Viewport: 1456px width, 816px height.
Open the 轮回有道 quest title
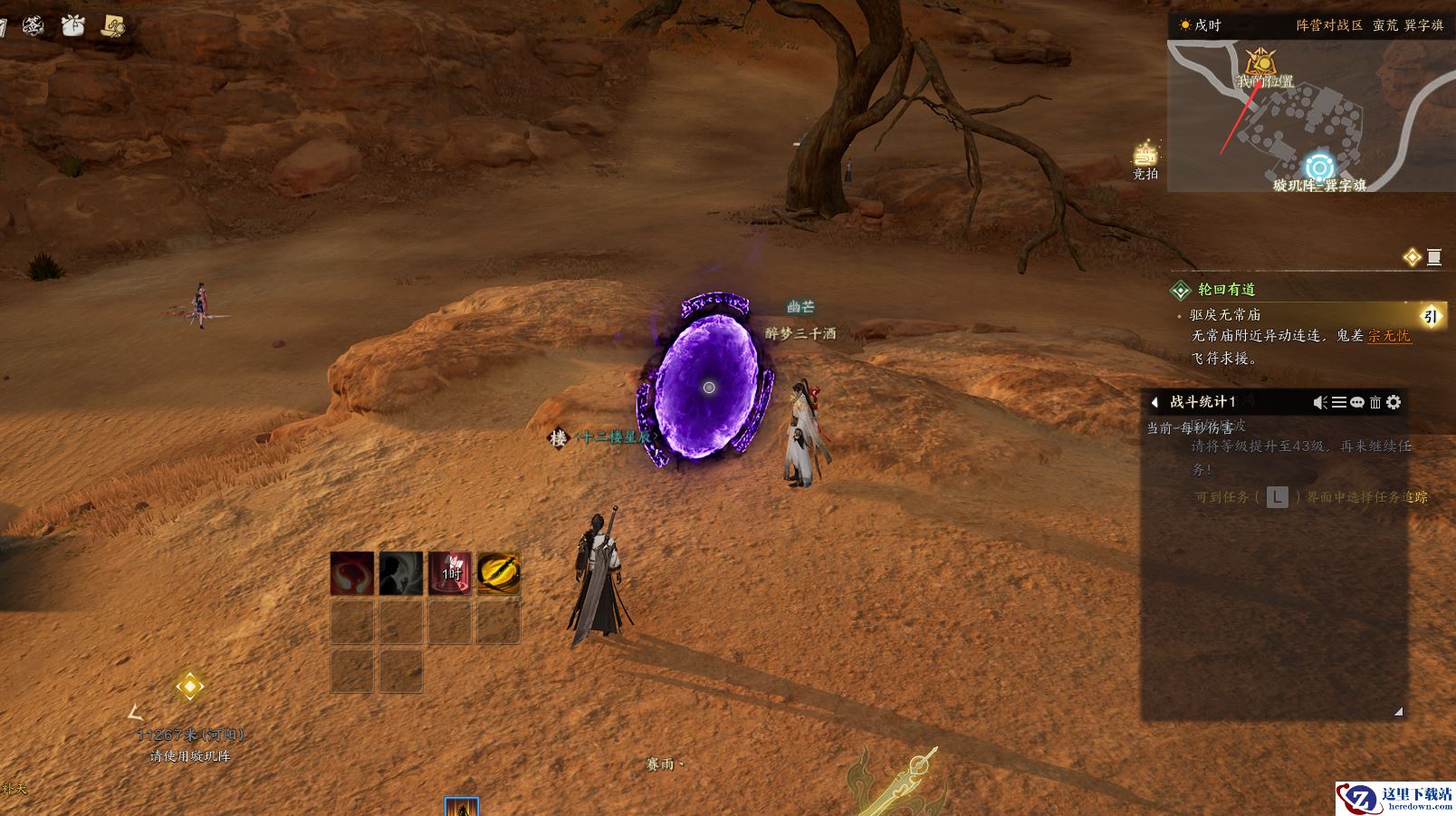pos(1226,290)
